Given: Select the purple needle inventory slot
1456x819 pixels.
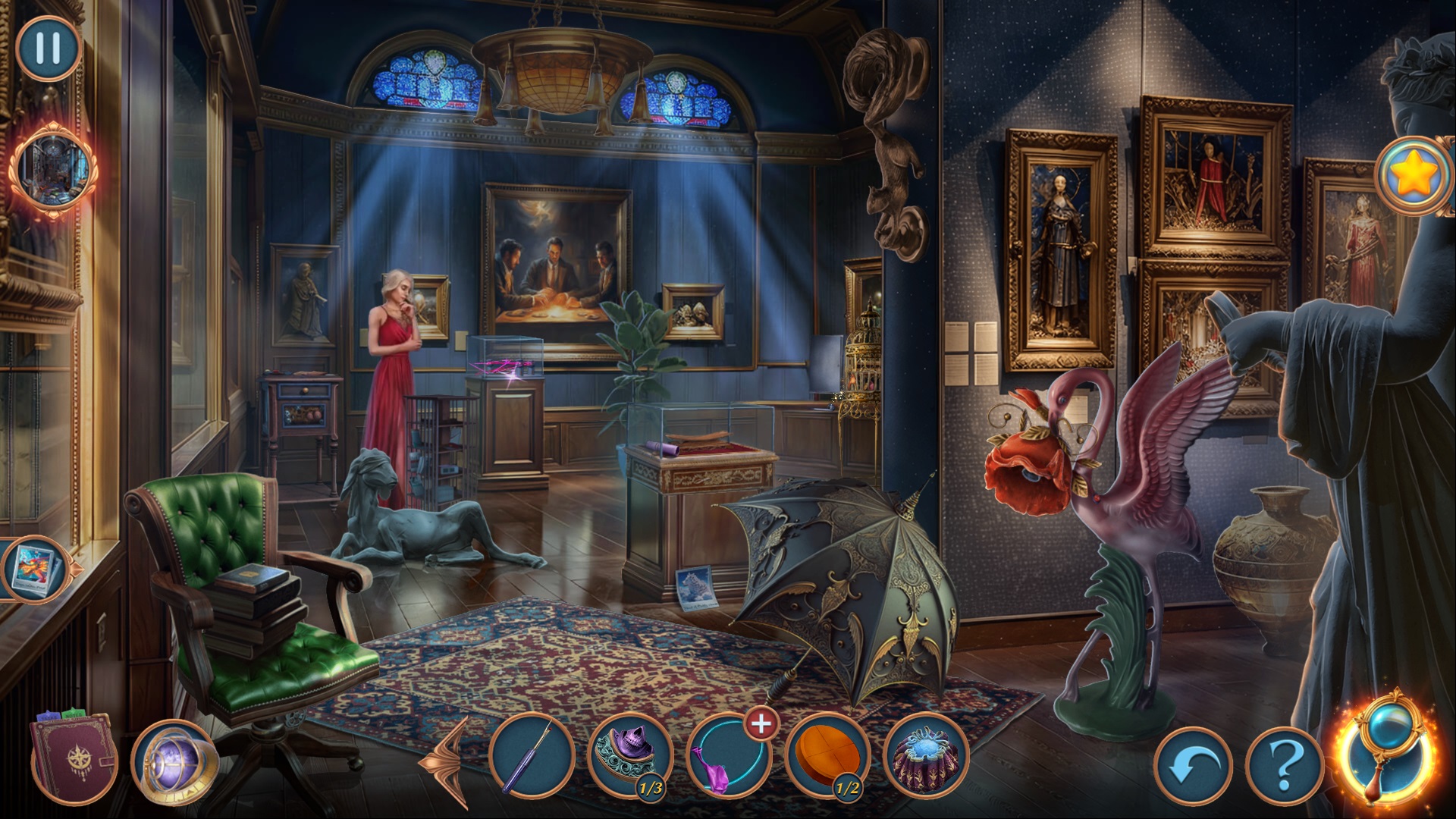Looking at the screenshot, I should click(532, 756).
